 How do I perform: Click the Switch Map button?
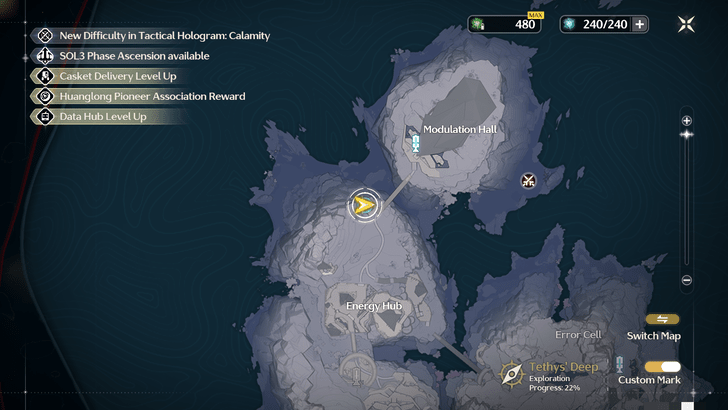662,320
